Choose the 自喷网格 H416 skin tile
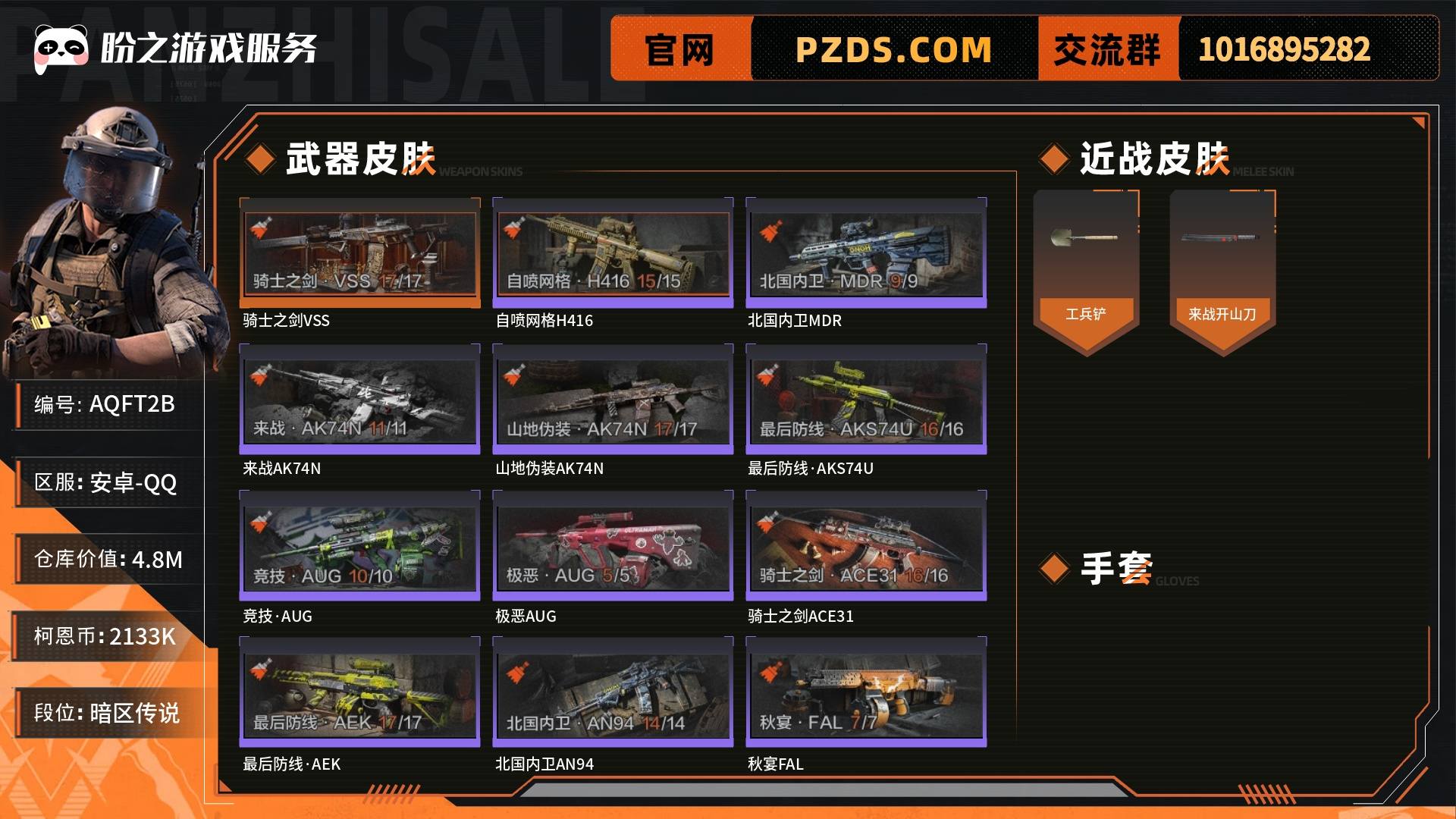 (x=613, y=253)
